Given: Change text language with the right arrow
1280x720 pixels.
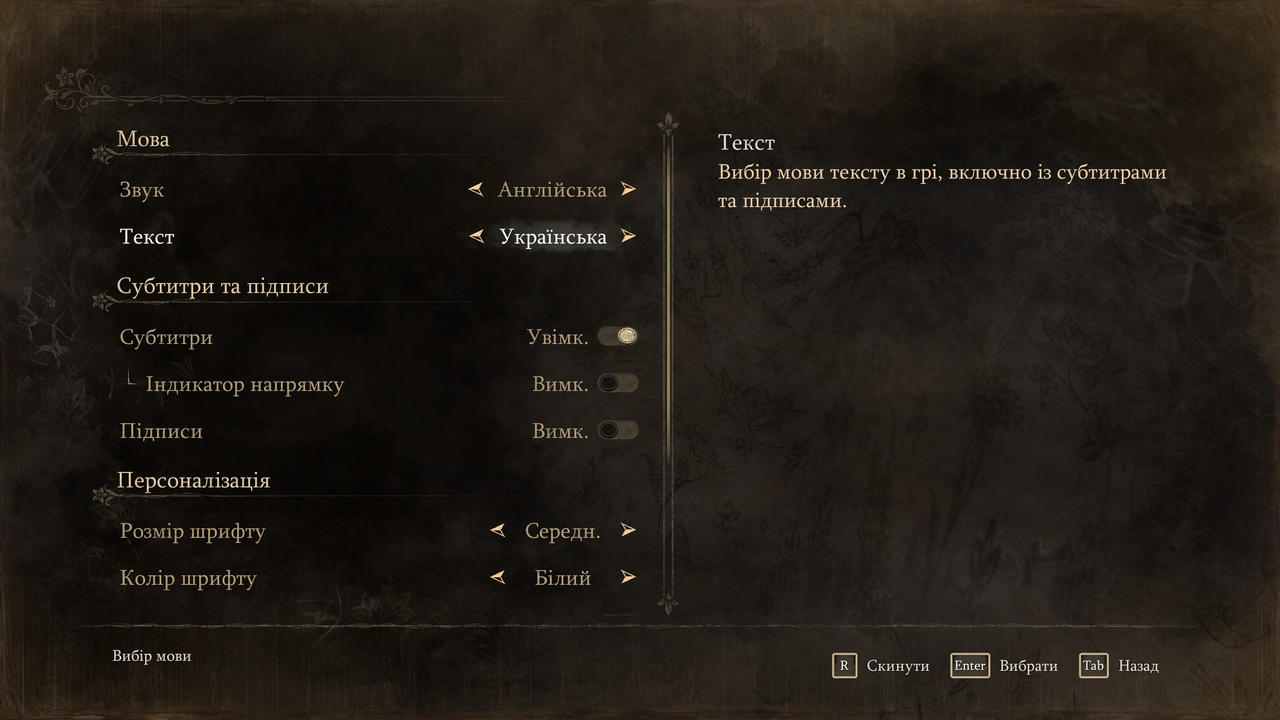Looking at the screenshot, I should 628,237.
